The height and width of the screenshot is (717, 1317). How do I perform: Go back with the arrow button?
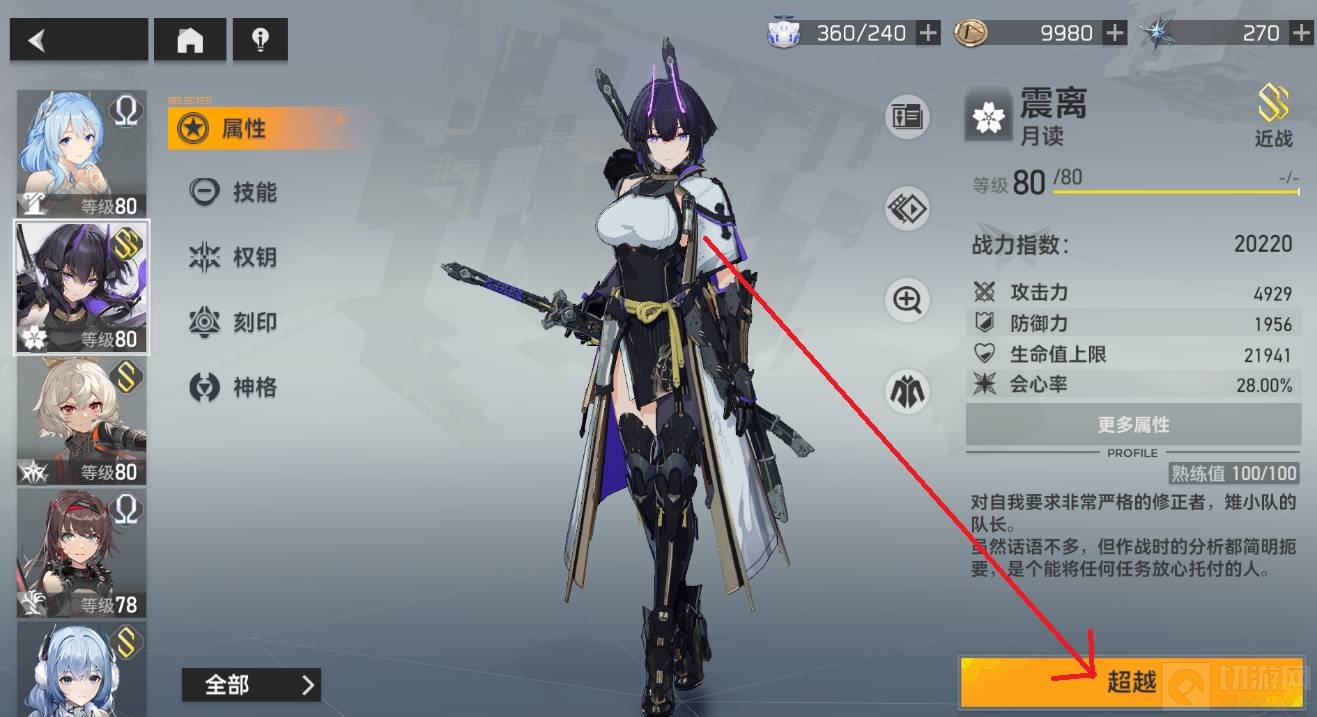pyautogui.click(x=78, y=40)
